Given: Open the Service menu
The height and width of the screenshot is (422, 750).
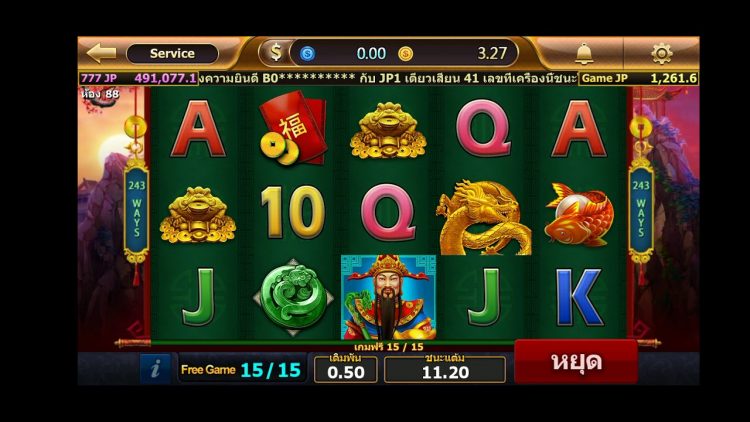Looking at the screenshot, I should [x=172, y=54].
